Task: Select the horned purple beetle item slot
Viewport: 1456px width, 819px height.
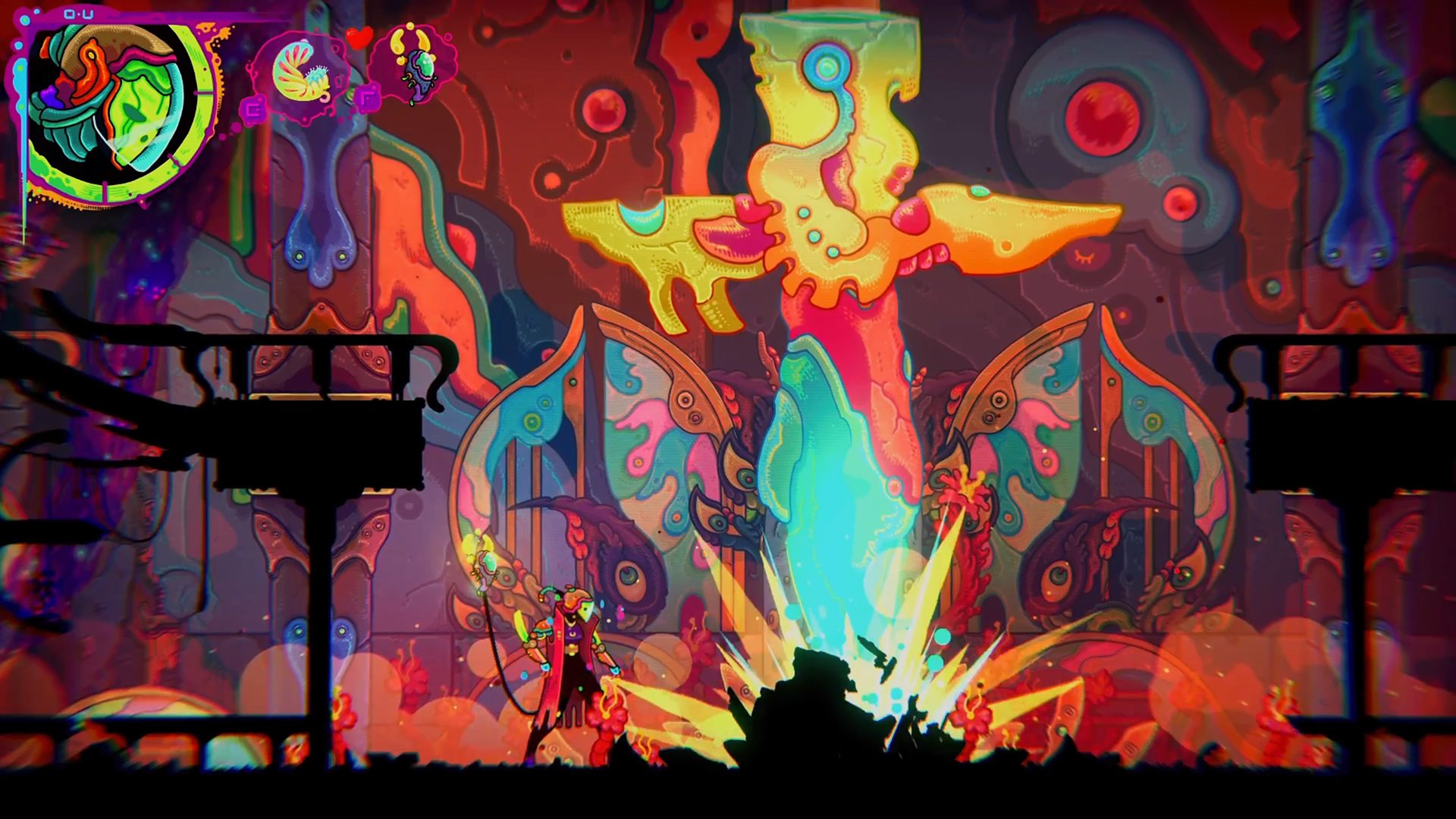Action: [414, 64]
